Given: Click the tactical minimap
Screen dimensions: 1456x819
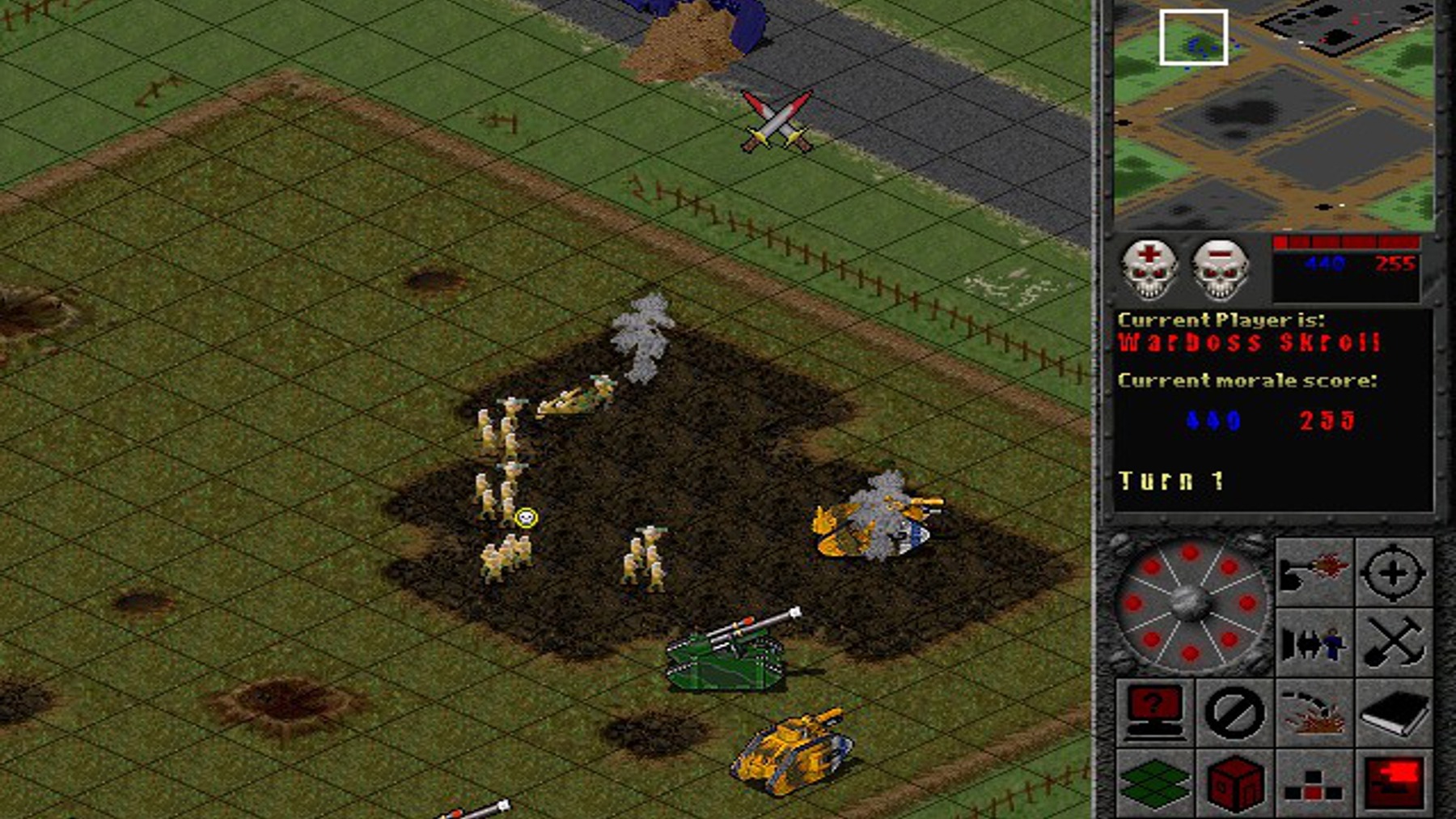Looking at the screenshot, I should [x=1273, y=115].
